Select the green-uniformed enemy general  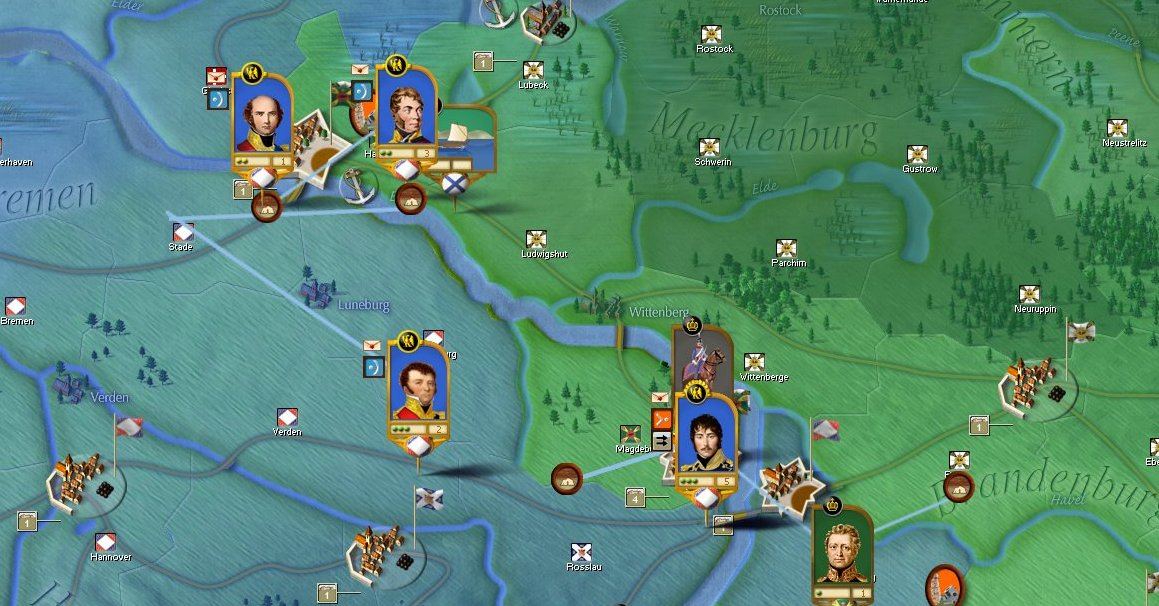tap(841, 548)
